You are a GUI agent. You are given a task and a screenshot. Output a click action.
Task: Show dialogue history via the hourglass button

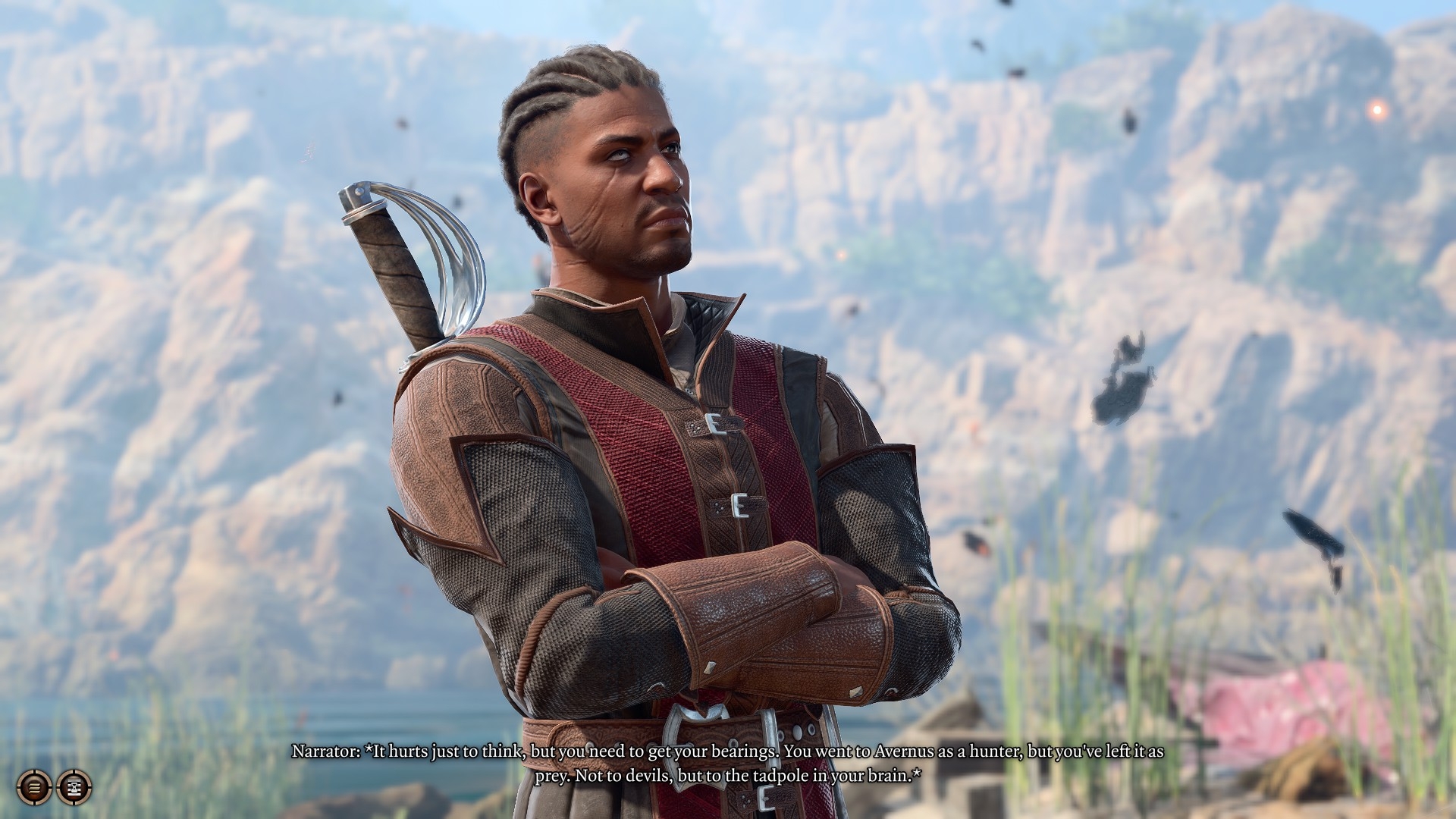click(x=74, y=787)
